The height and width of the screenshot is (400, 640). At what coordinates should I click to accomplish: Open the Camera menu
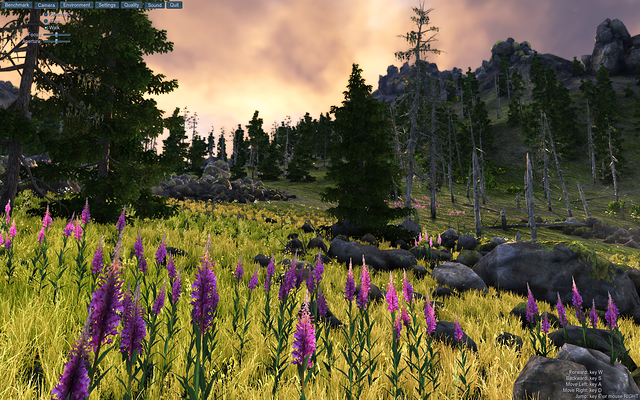pos(46,5)
